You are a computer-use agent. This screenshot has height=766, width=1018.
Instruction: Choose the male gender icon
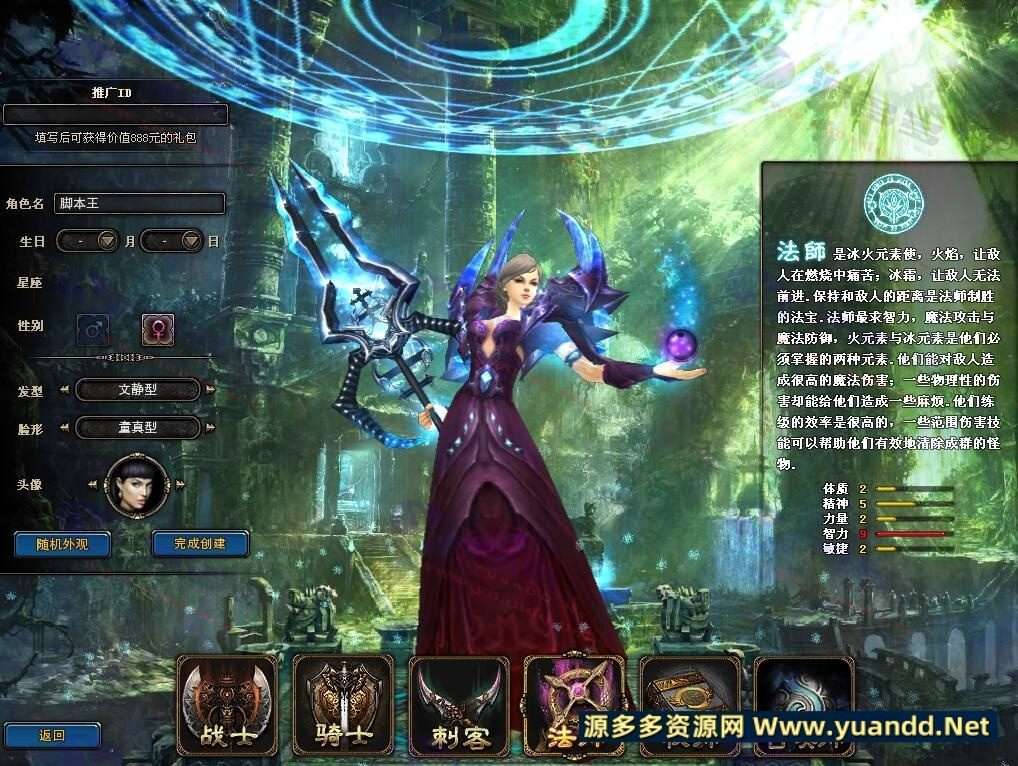tap(93, 327)
